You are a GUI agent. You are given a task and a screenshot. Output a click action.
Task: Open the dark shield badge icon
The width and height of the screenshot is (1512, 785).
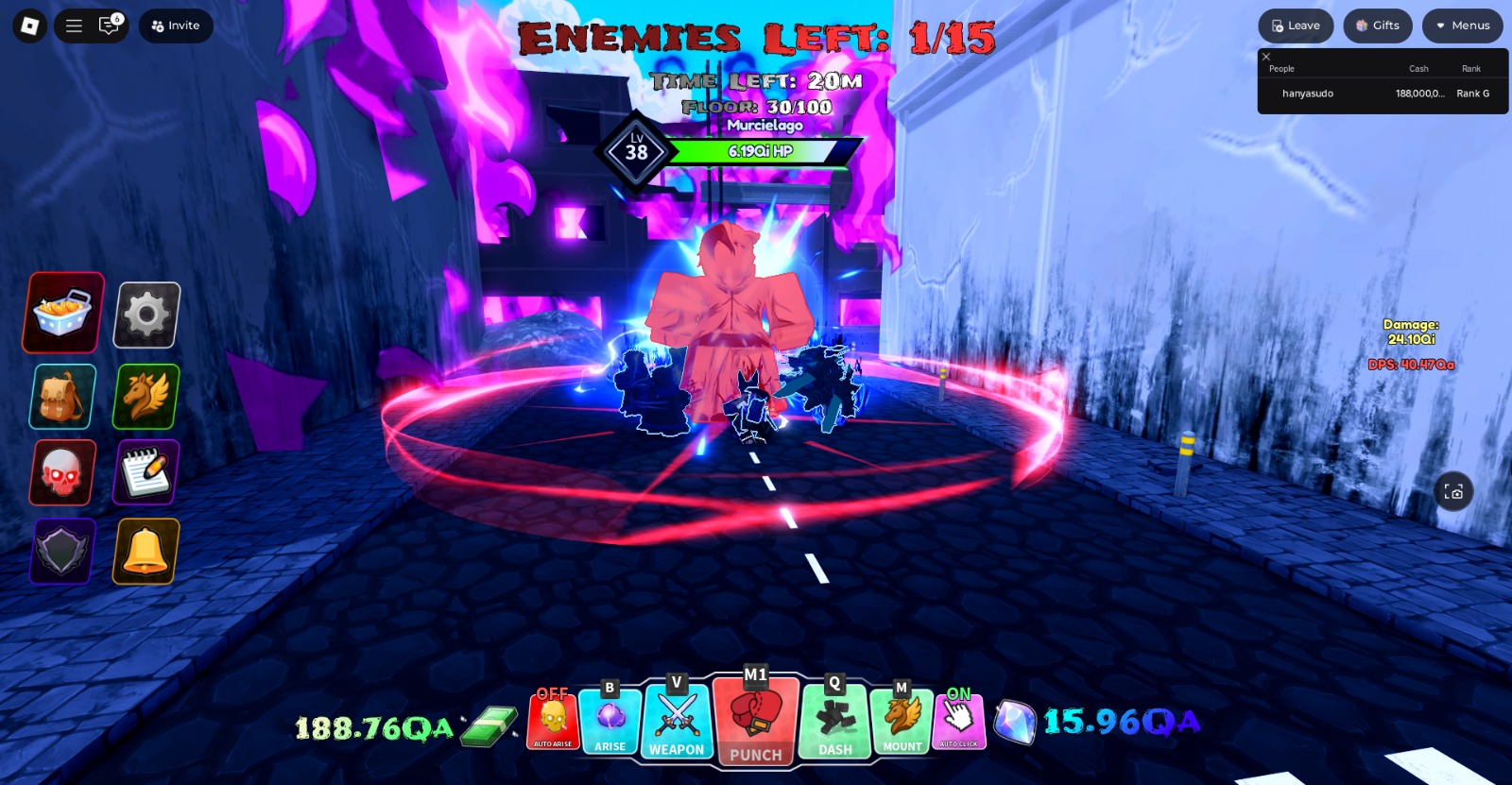tap(60, 552)
